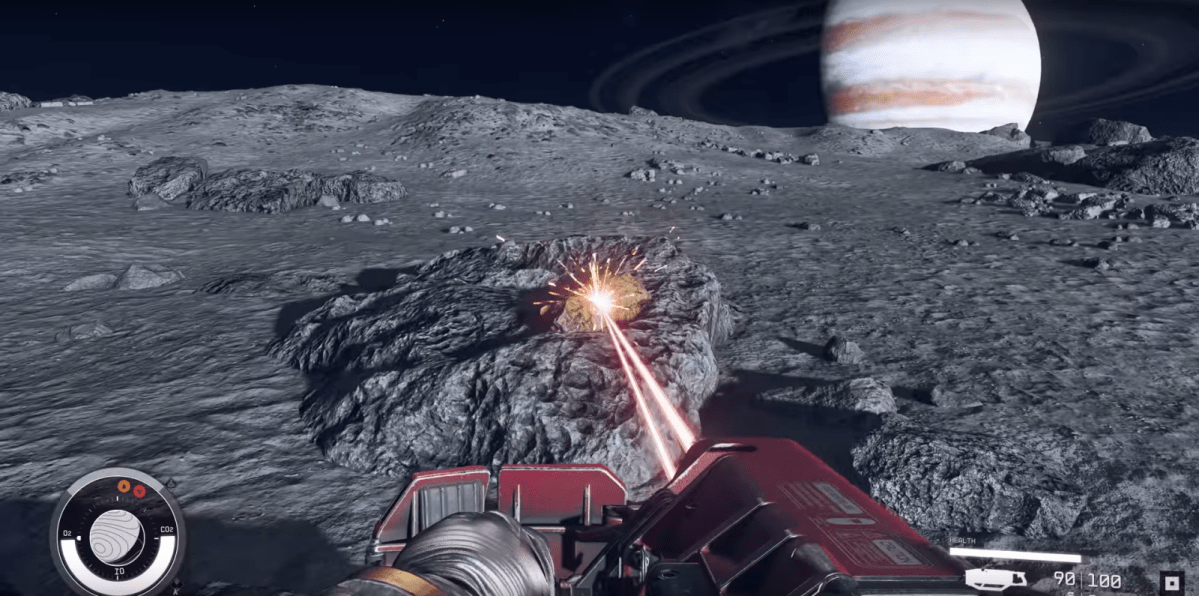Click the orange hazard status icon
This screenshot has width=1199, height=596.
point(124,487)
